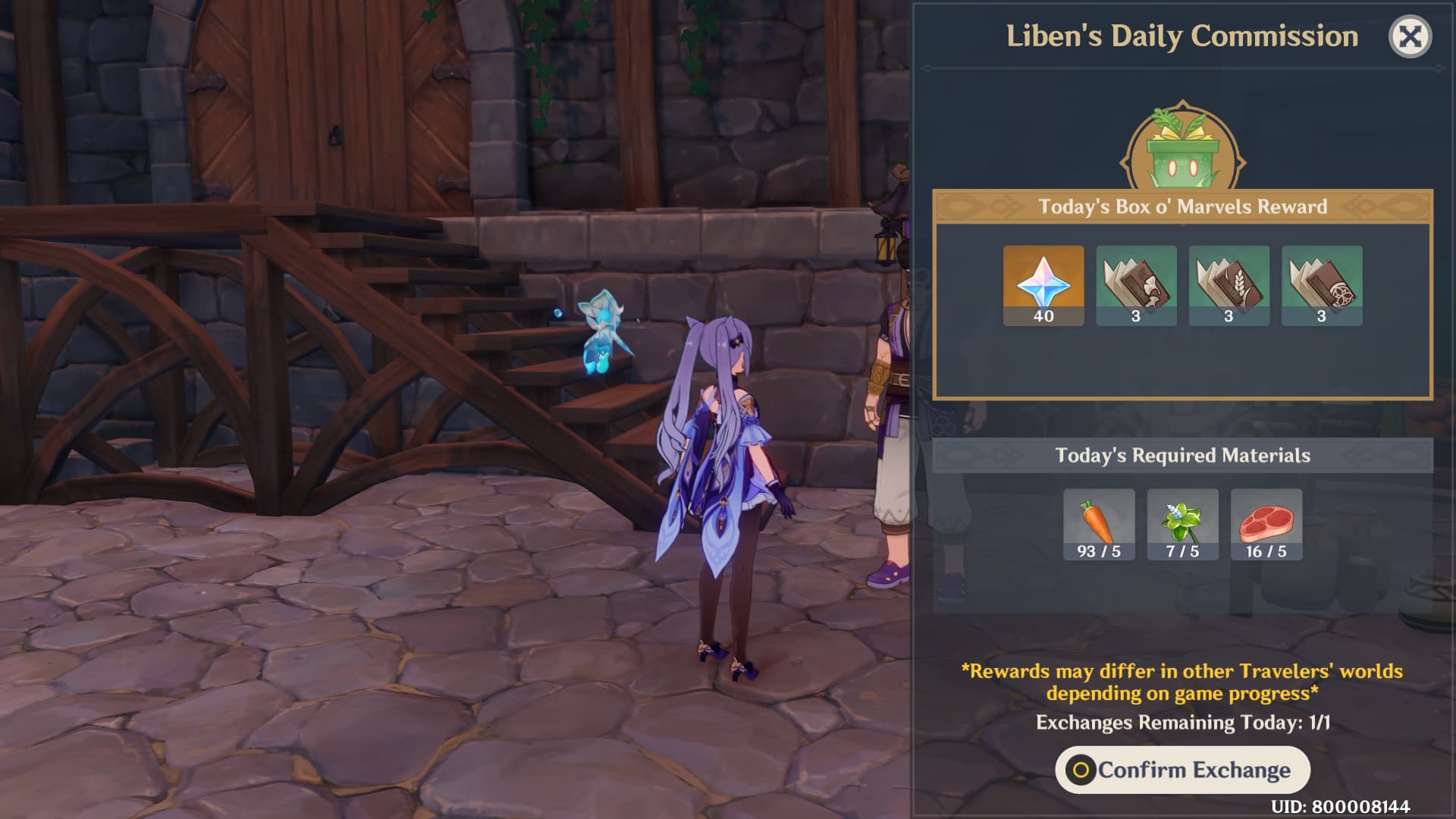Inspect the 40 Primogem reward

(x=1043, y=285)
